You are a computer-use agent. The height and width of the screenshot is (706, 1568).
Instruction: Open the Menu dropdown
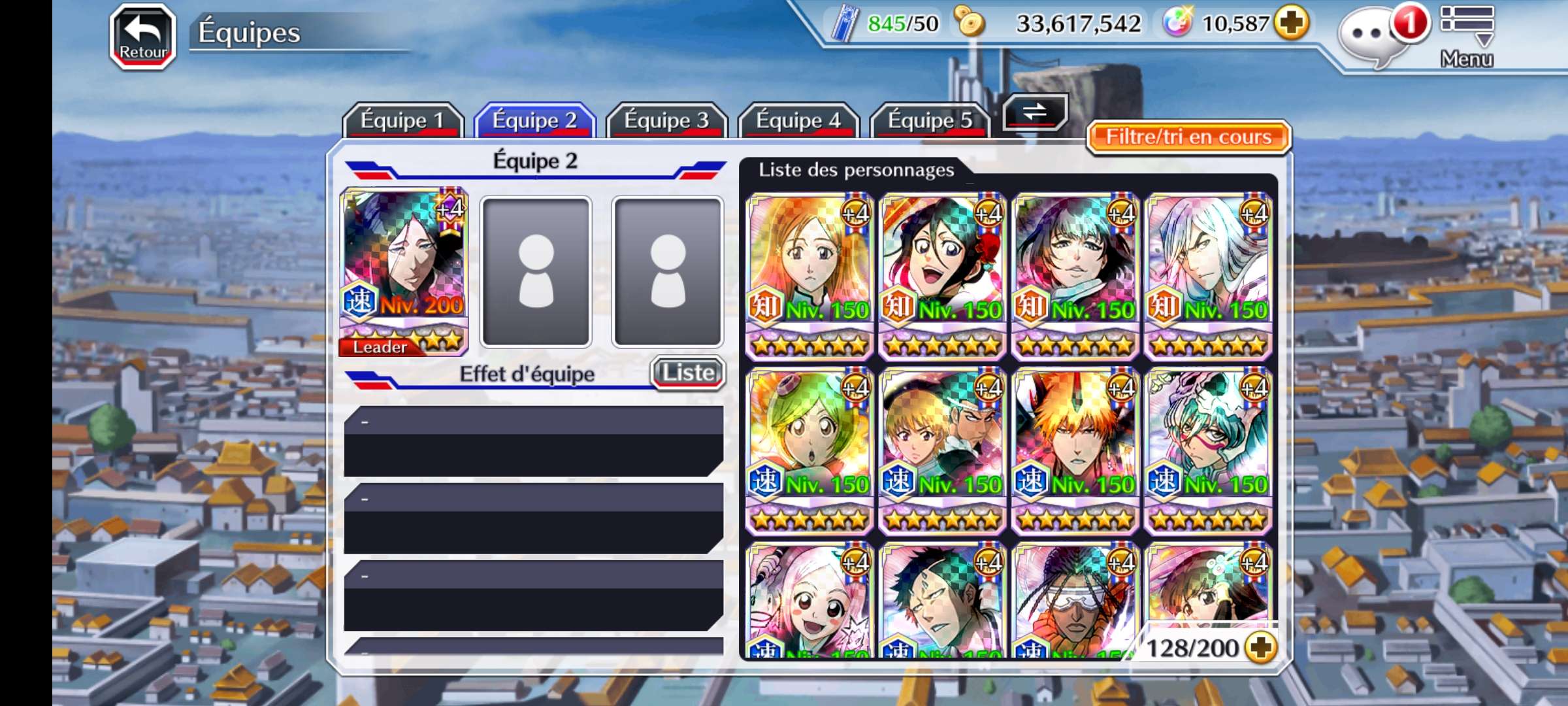click(x=1467, y=37)
